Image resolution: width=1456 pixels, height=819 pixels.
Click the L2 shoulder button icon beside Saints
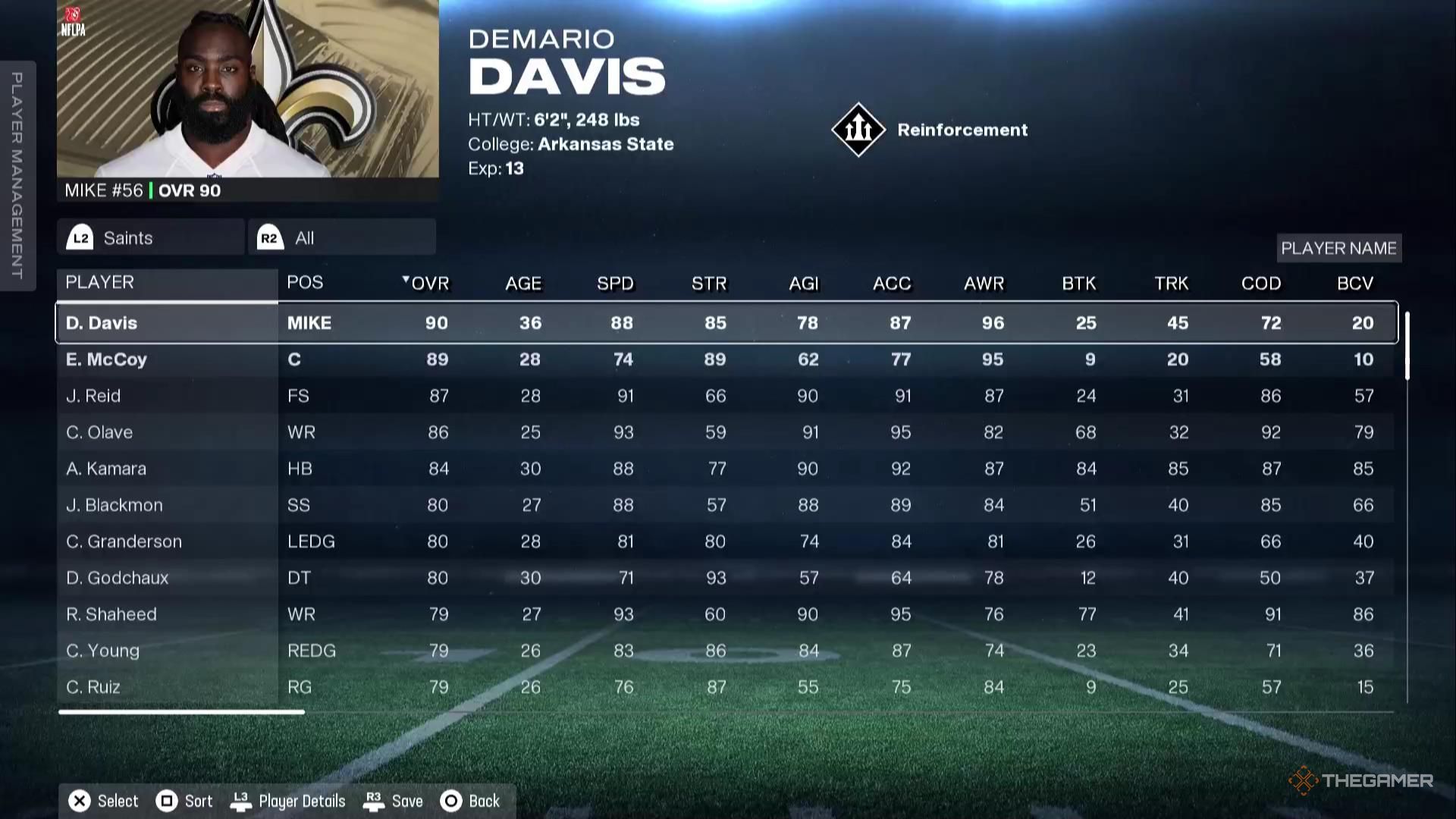tap(81, 237)
